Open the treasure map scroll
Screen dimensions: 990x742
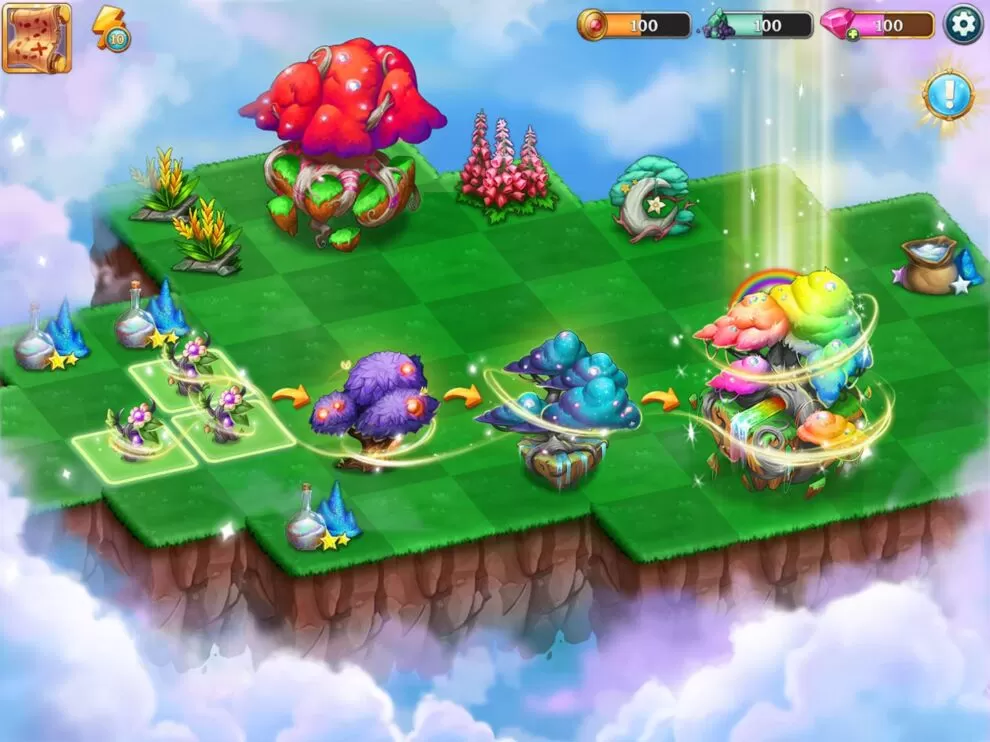(x=37, y=38)
